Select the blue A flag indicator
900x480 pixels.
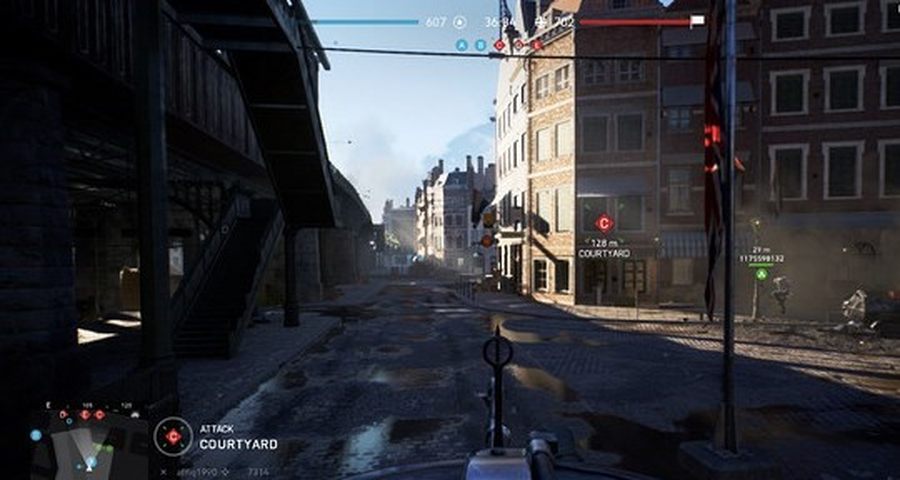pos(462,45)
